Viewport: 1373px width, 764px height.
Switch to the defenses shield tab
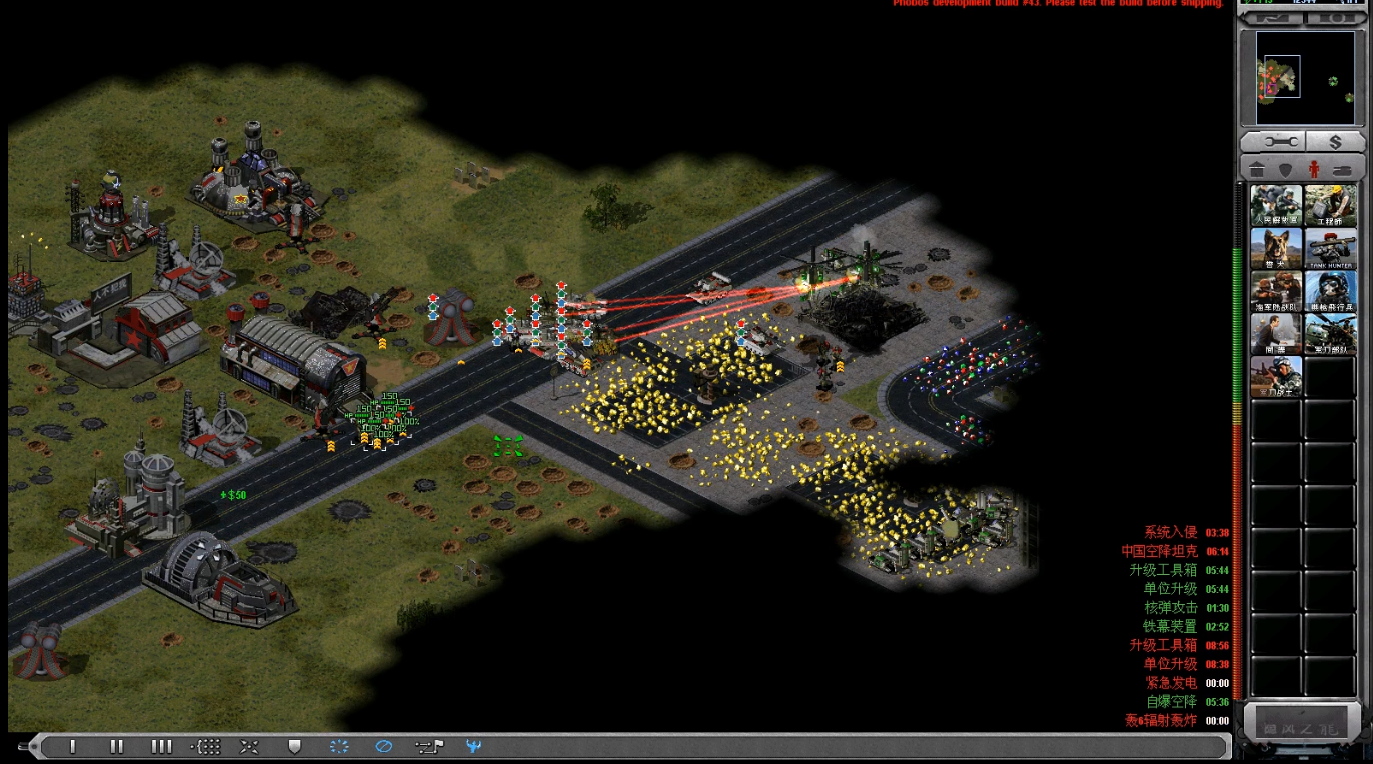1286,169
